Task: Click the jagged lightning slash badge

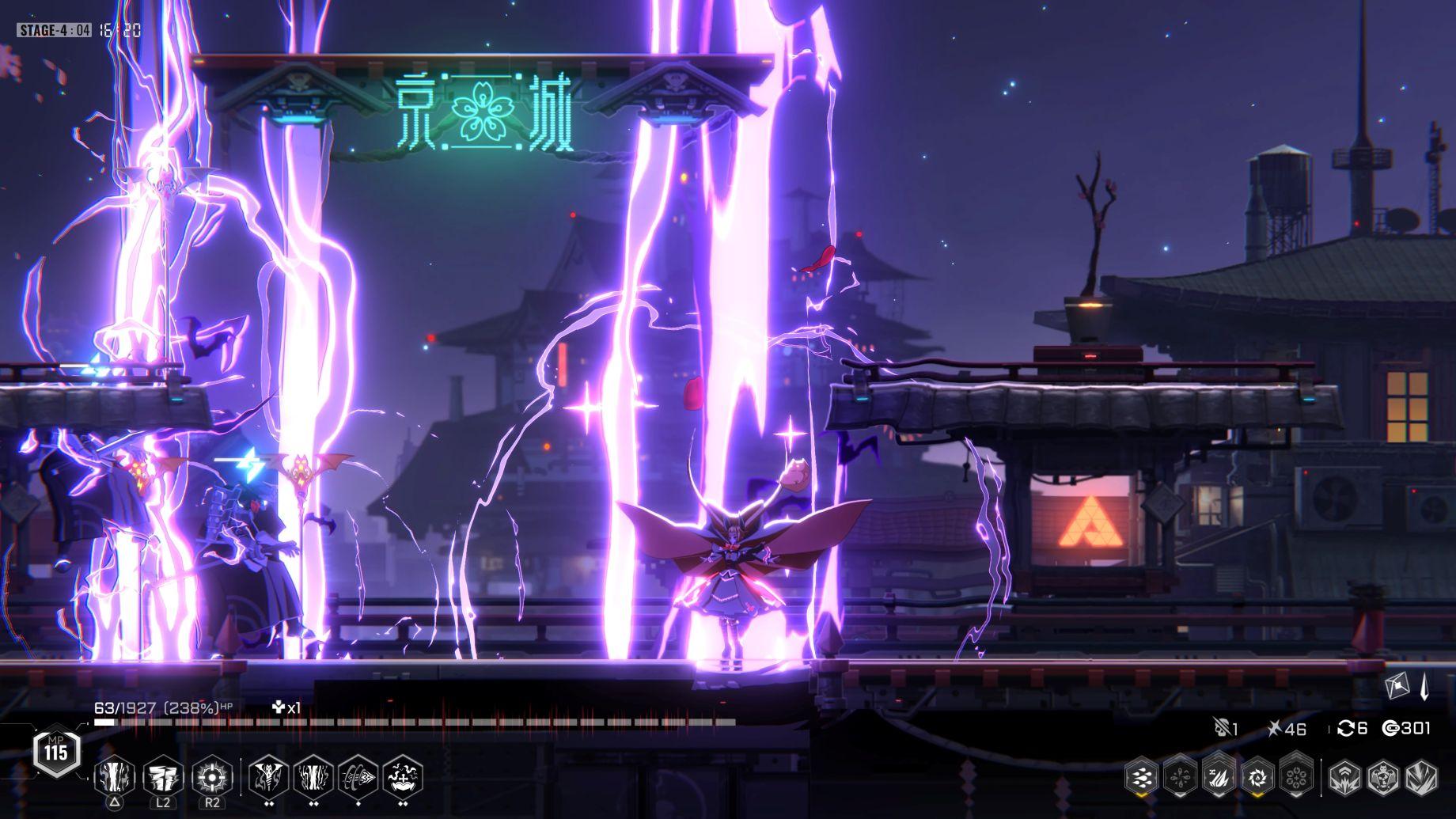Action: click(1420, 778)
